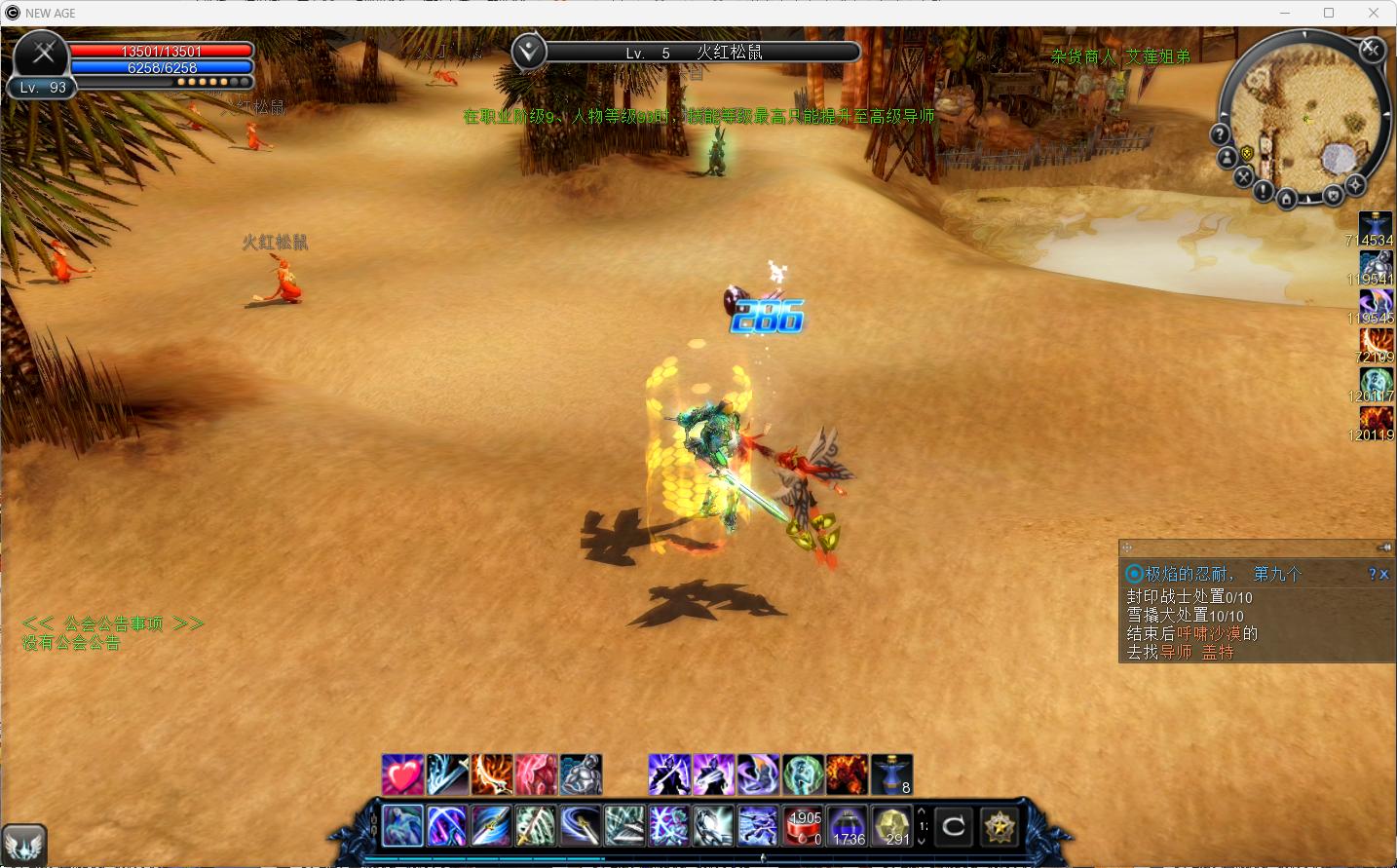Click the four-point compass star button by minimap
This screenshot has width=1397, height=868.
pyautogui.click(x=1355, y=184)
